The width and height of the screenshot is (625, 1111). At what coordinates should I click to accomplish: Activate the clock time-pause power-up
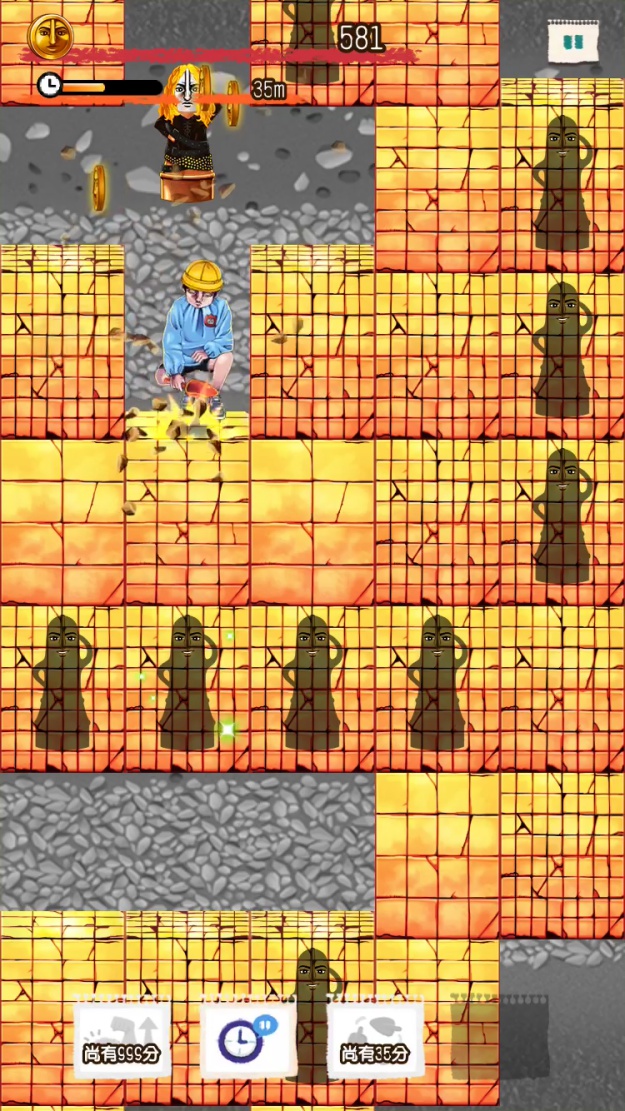248,1040
